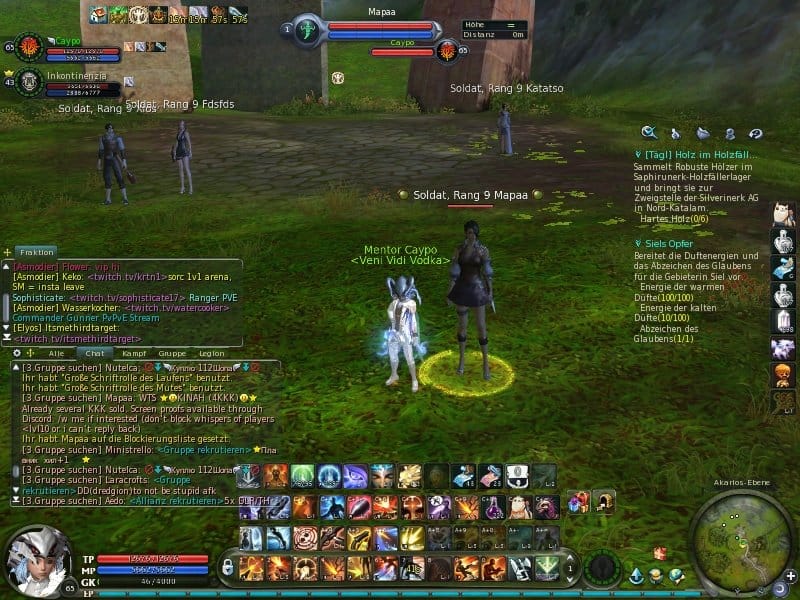Open the Gruppe chat tab
Viewport: 800px width, 600px height.
pyautogui.click(x=172, y=353)
